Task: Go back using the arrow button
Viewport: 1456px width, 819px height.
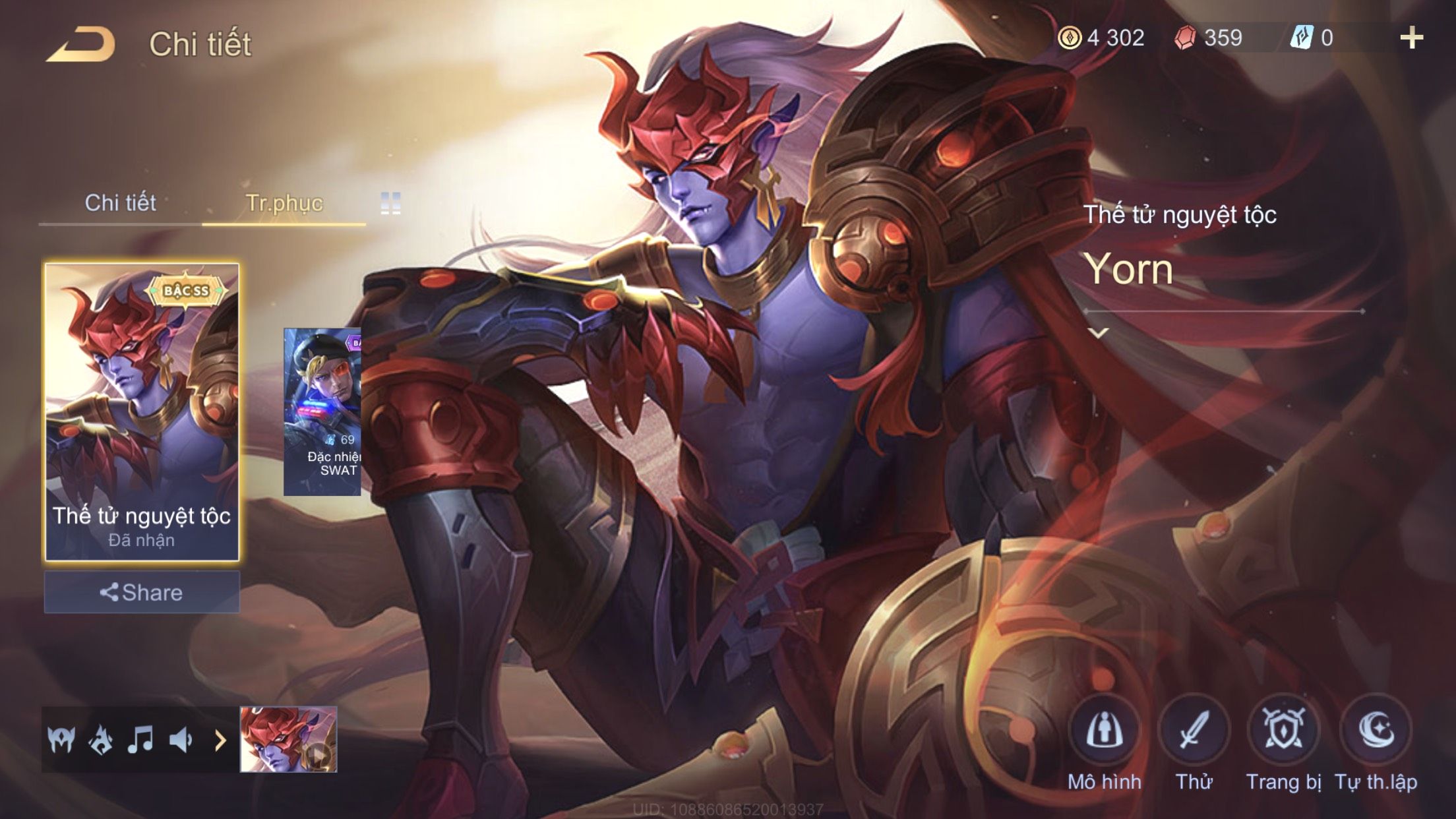Action: tap(80, 45)
